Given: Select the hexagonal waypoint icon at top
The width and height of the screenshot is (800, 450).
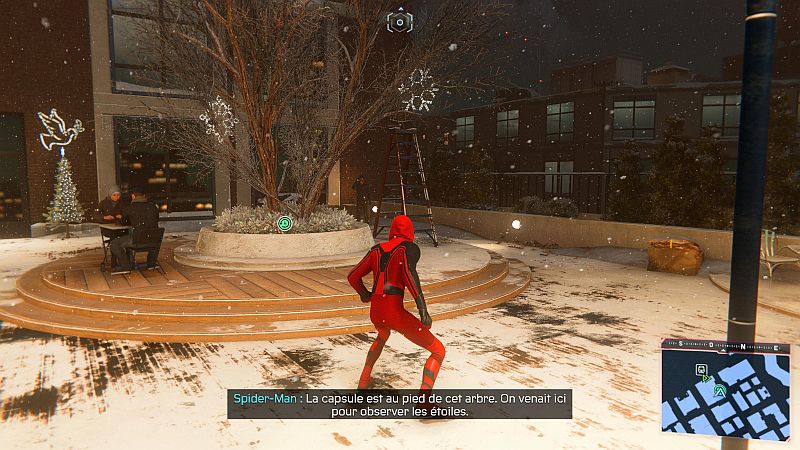Looking at the screenshot, I should click(x=399, y=21).
